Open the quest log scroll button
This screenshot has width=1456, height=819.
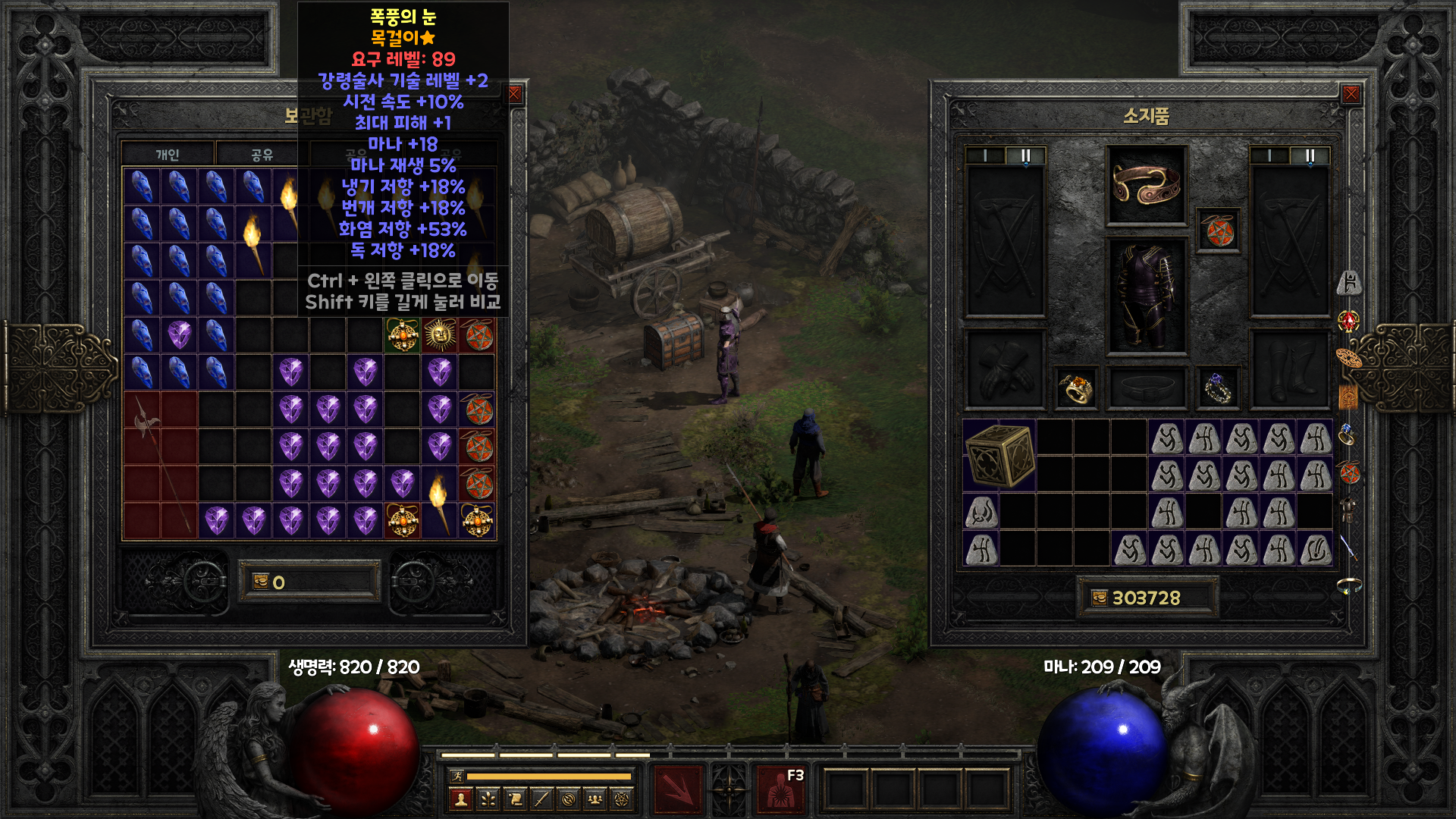click(515, 799)
